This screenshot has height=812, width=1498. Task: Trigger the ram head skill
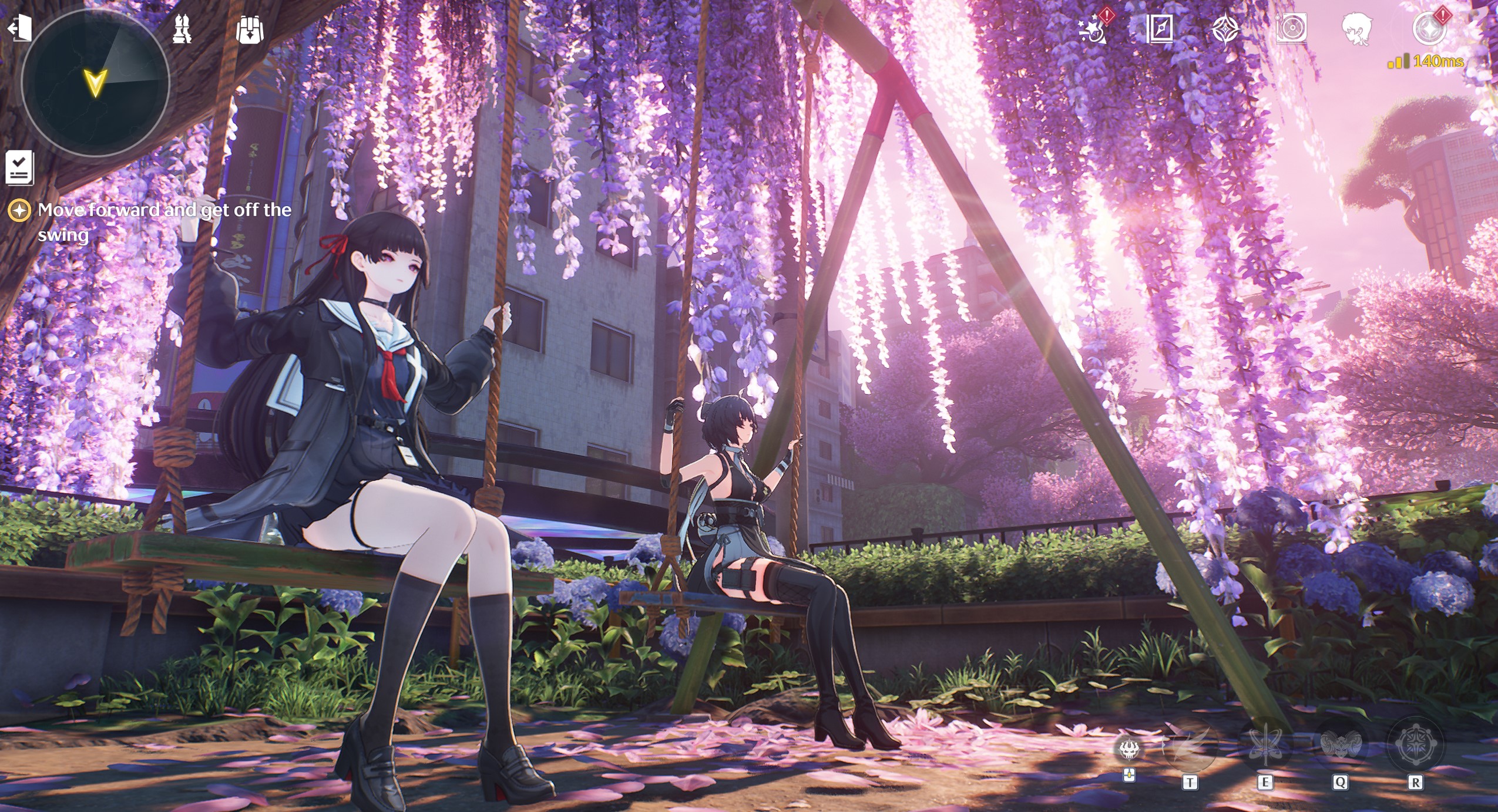click(1340, 744)
